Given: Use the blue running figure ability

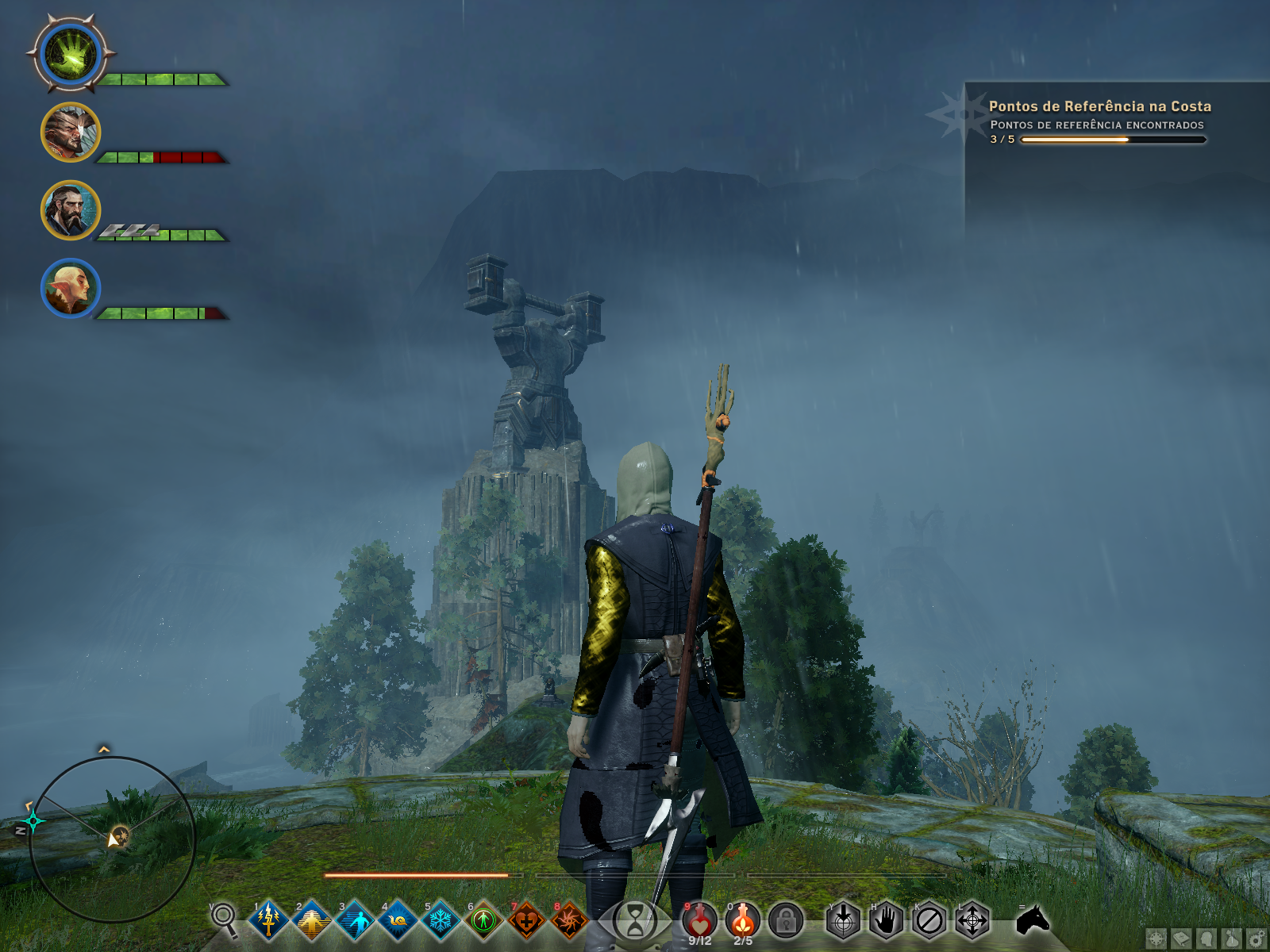Looking at the screenshot, I should pos(355,921).
